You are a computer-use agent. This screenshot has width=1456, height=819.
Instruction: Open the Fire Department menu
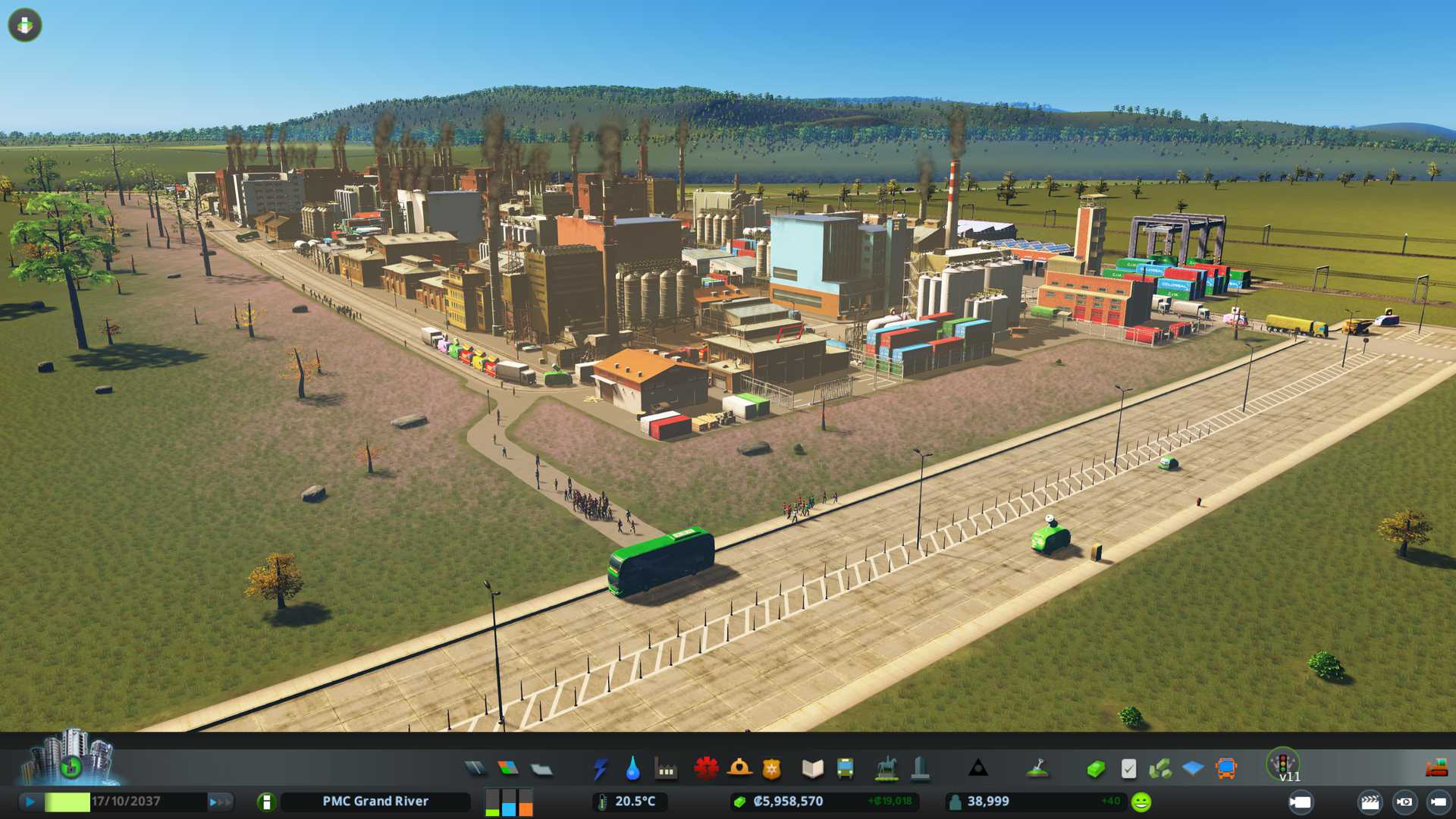[739, 769]
